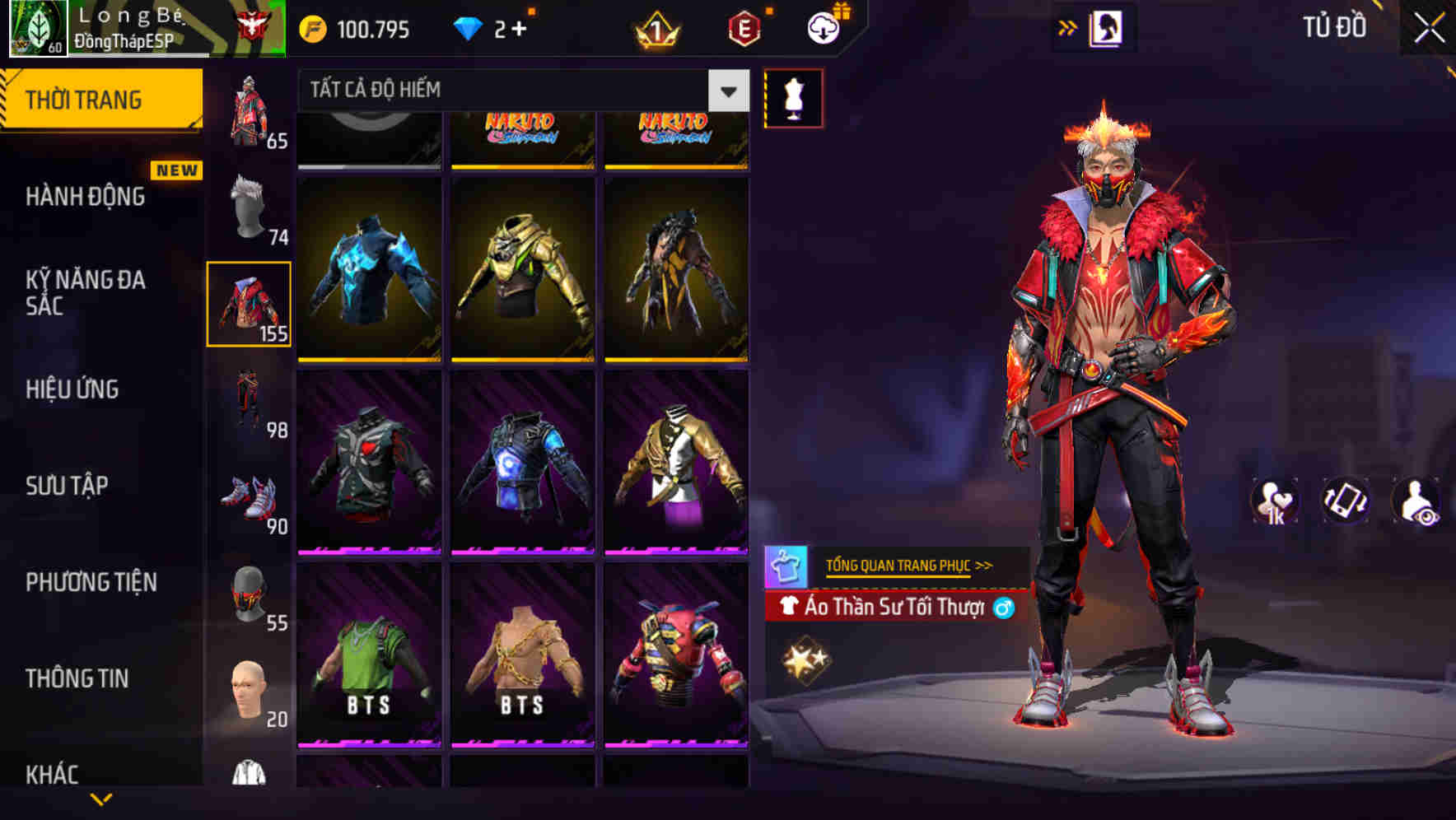Open the snapshot icon in the top bar
The image size is (1456, 820).
coord(1108,26)
